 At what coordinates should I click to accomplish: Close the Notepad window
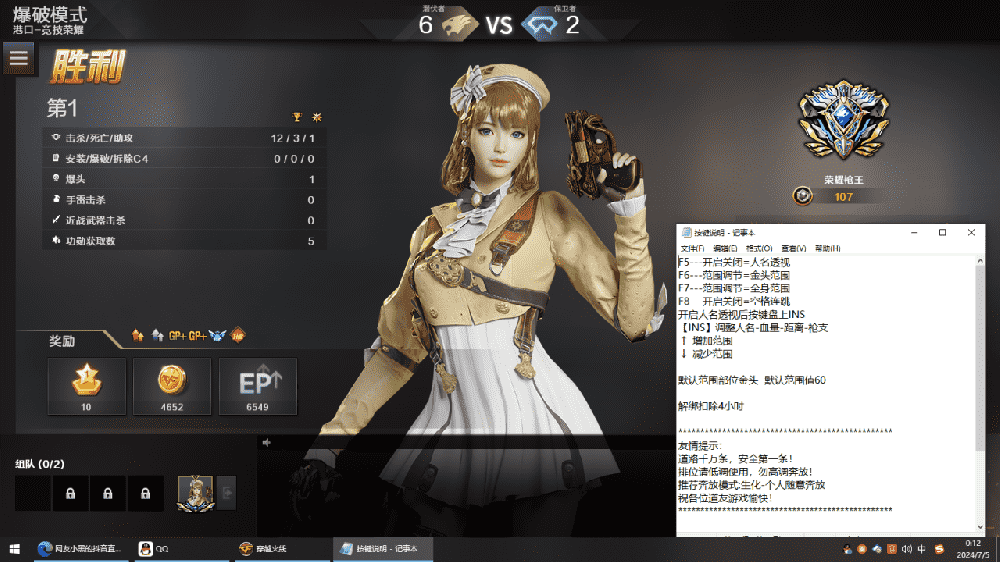click(970, 232)
